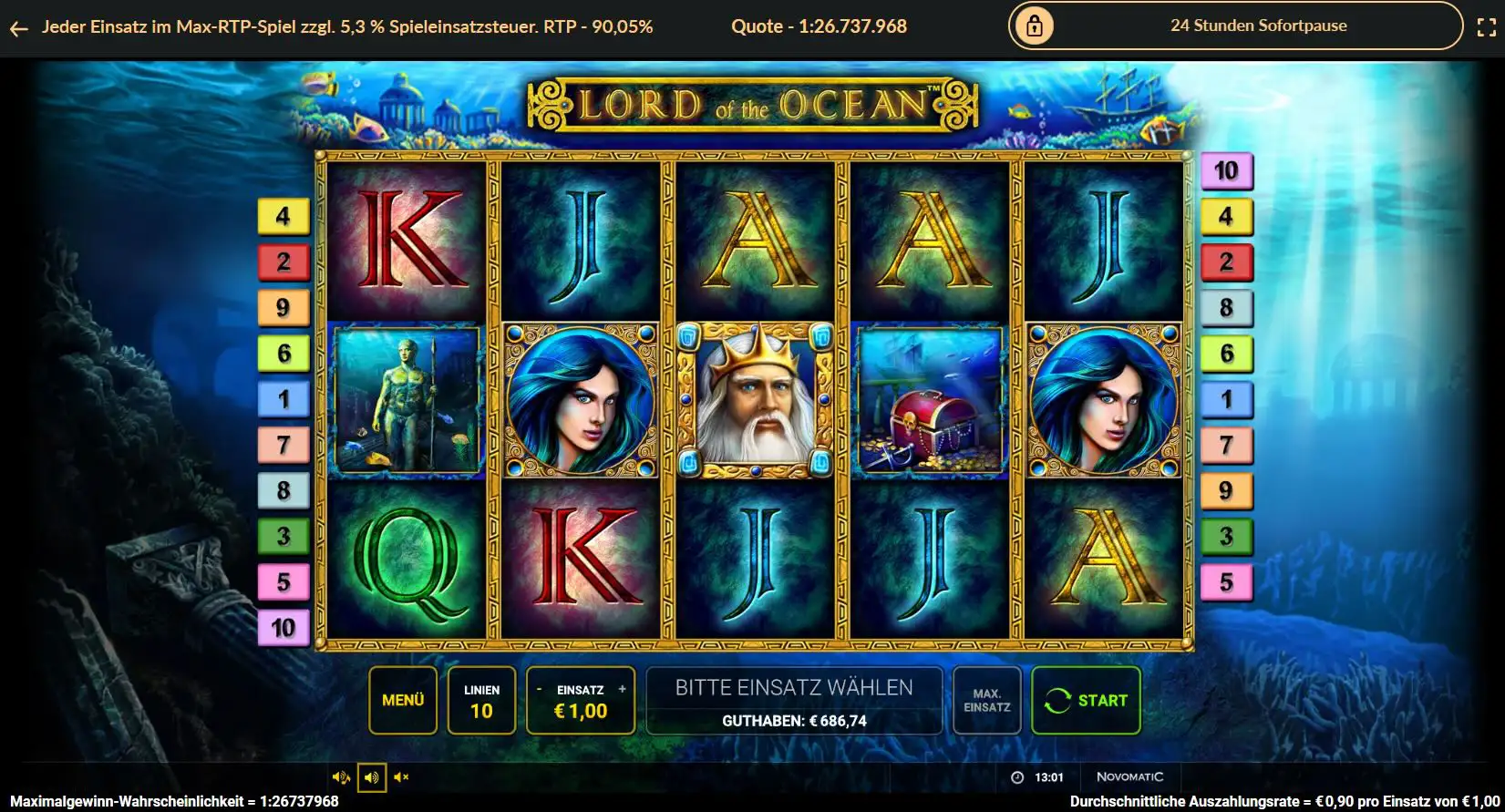Open the MENÜ button
1505x812 pixels.
pos(403,700)
